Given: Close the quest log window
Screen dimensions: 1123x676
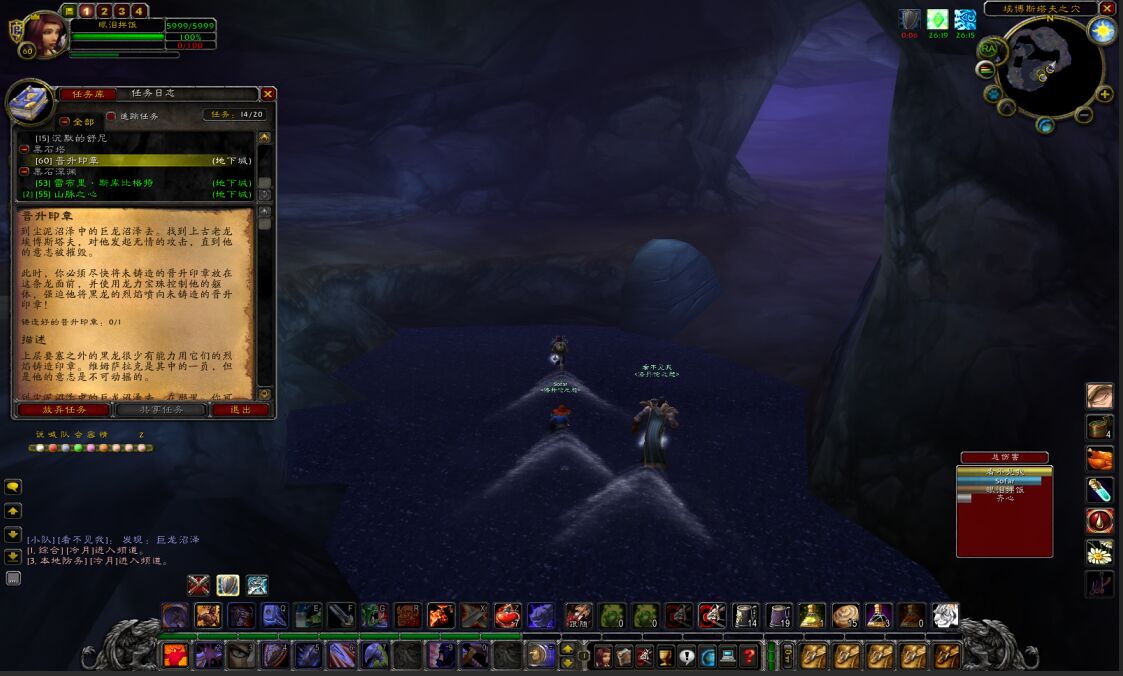Looking at the screenshot, I should [268, 94].
